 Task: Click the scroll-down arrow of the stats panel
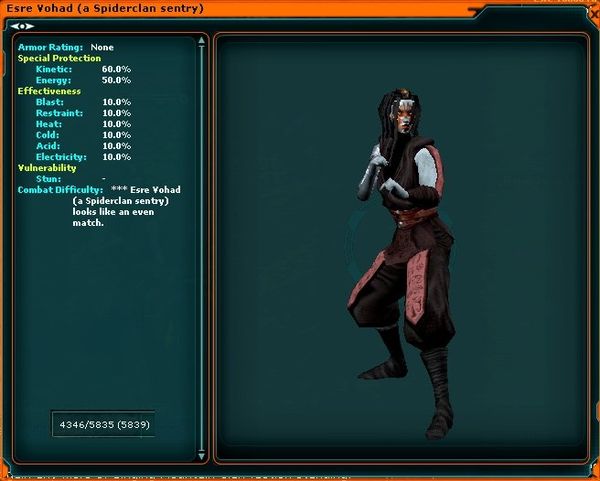coord(203,455)
